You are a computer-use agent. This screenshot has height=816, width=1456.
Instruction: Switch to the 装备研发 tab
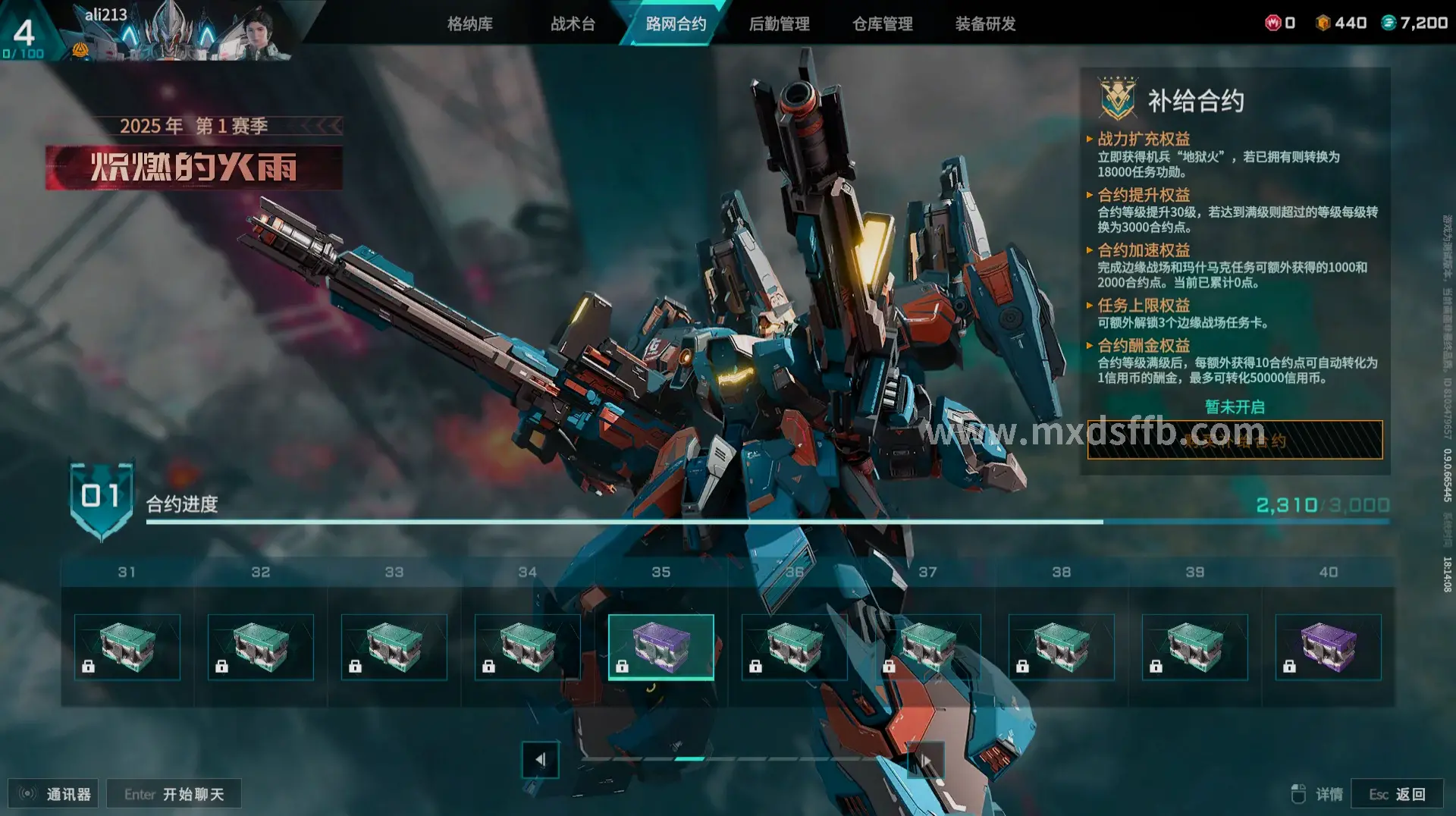985,24
